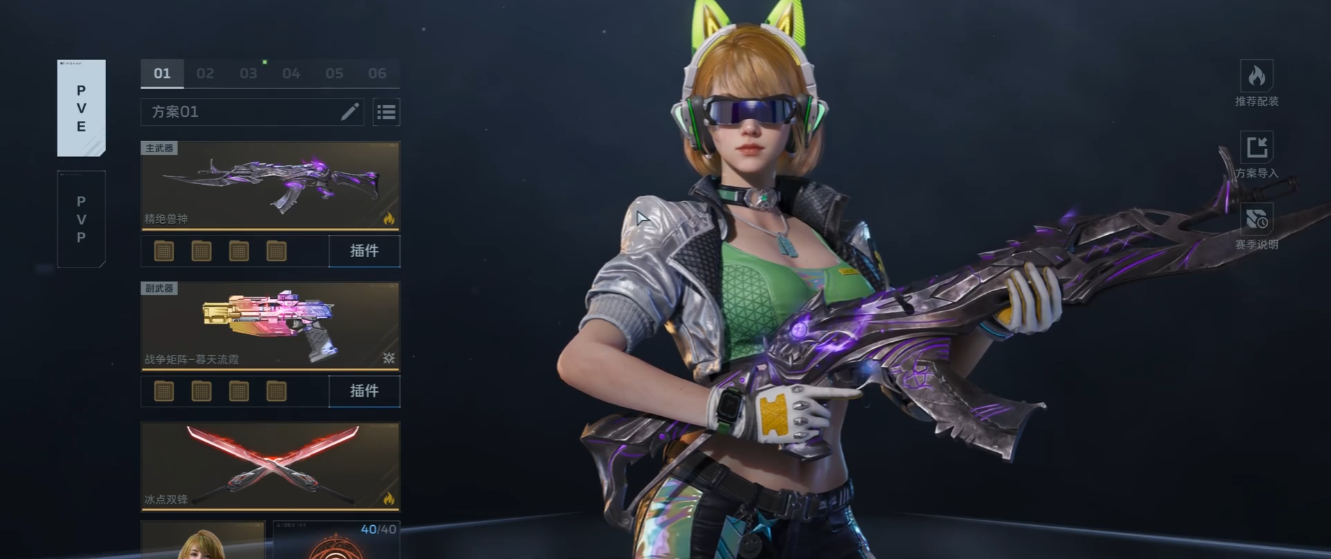Viewport: 1331px width, 559px height.
Task: Select the primary weapon 精绝兽神 slot
Action: 270,186
